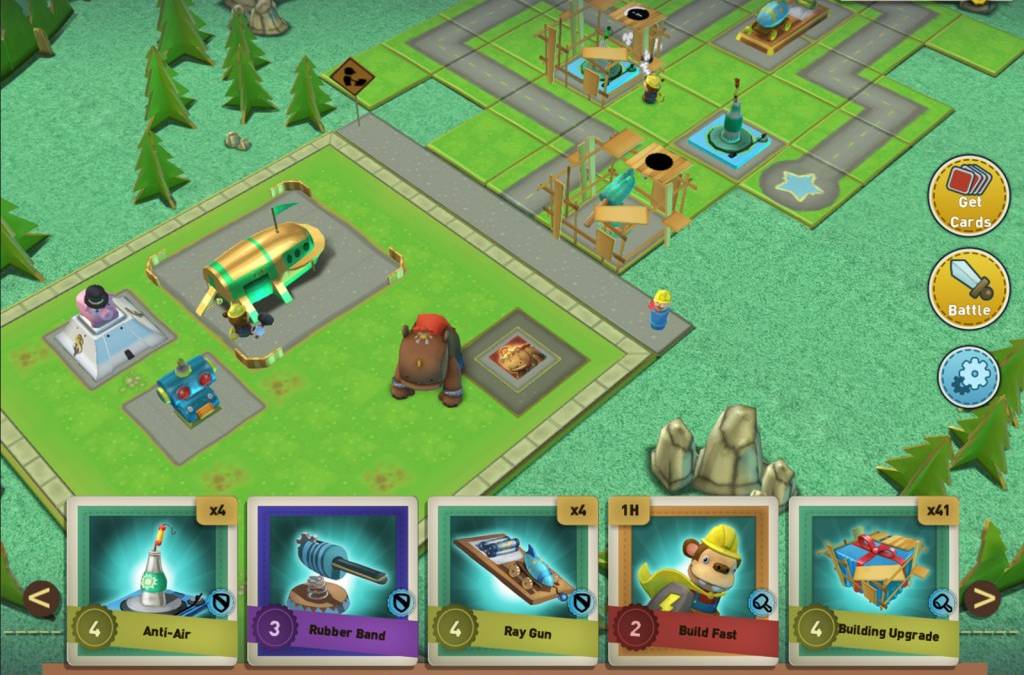
Task: Open the Get Cards shop
Action: (x=968, y=195)
